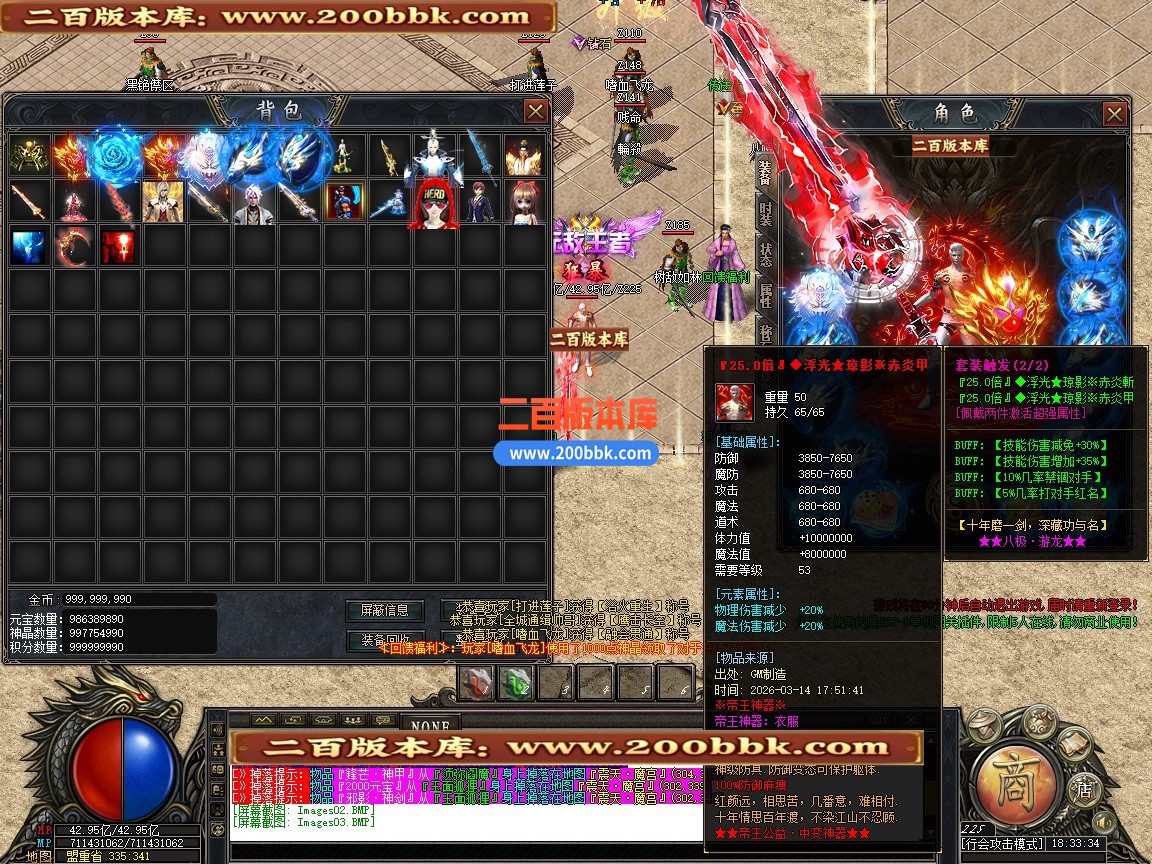Use the green item in hotbar slot 2
This screenshot has width=1152, height=864.
point(517,683)
